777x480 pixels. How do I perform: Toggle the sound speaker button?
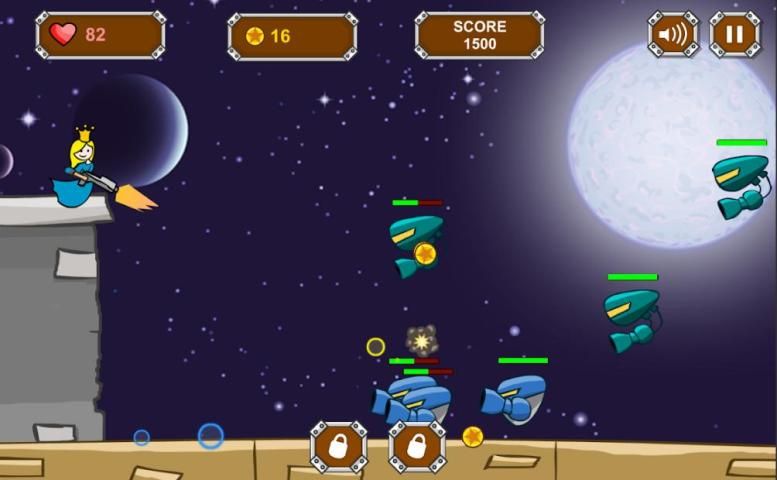click(673, 35)
